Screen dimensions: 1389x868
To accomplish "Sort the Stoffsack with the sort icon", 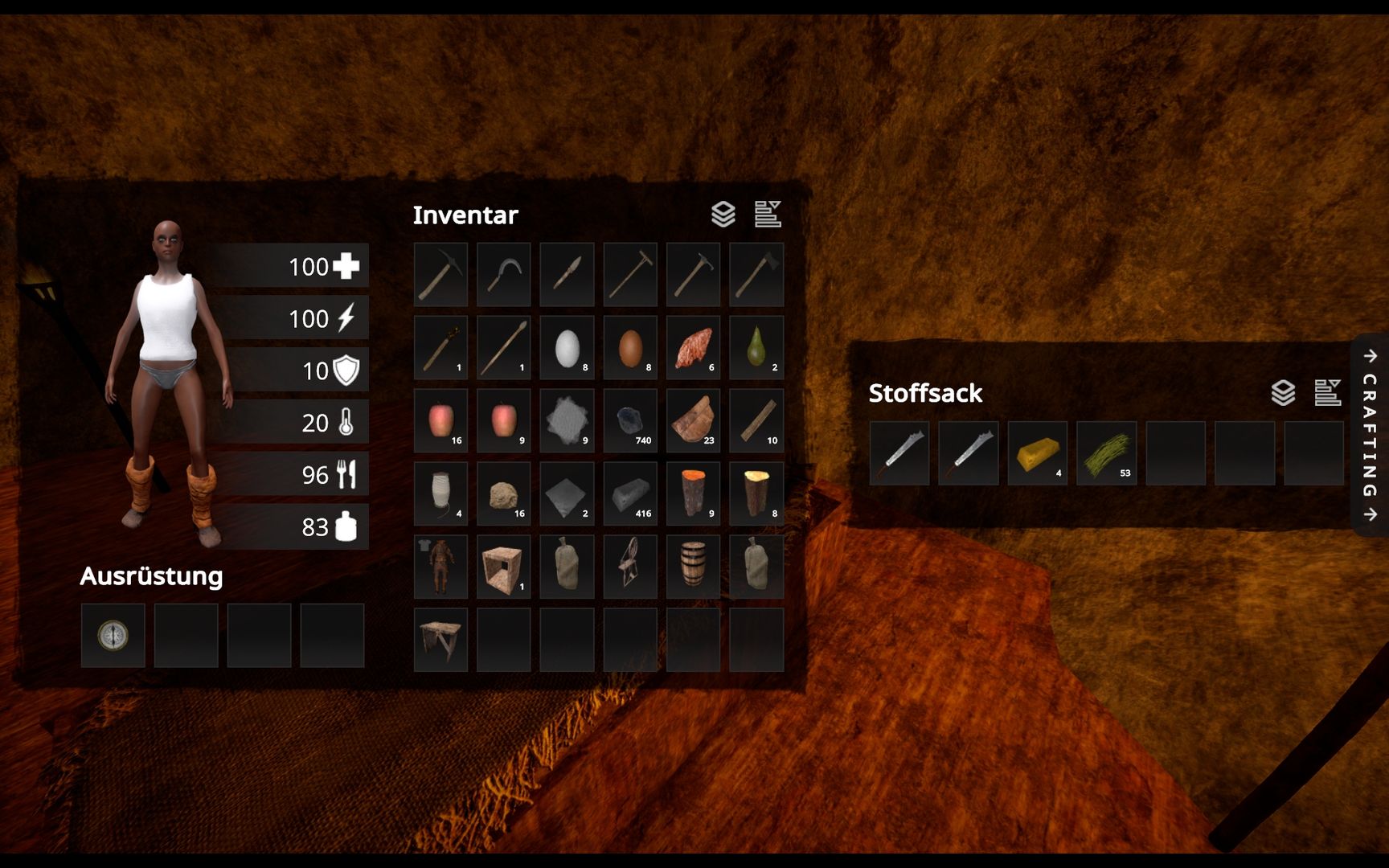I will (x=1327, y=393).
